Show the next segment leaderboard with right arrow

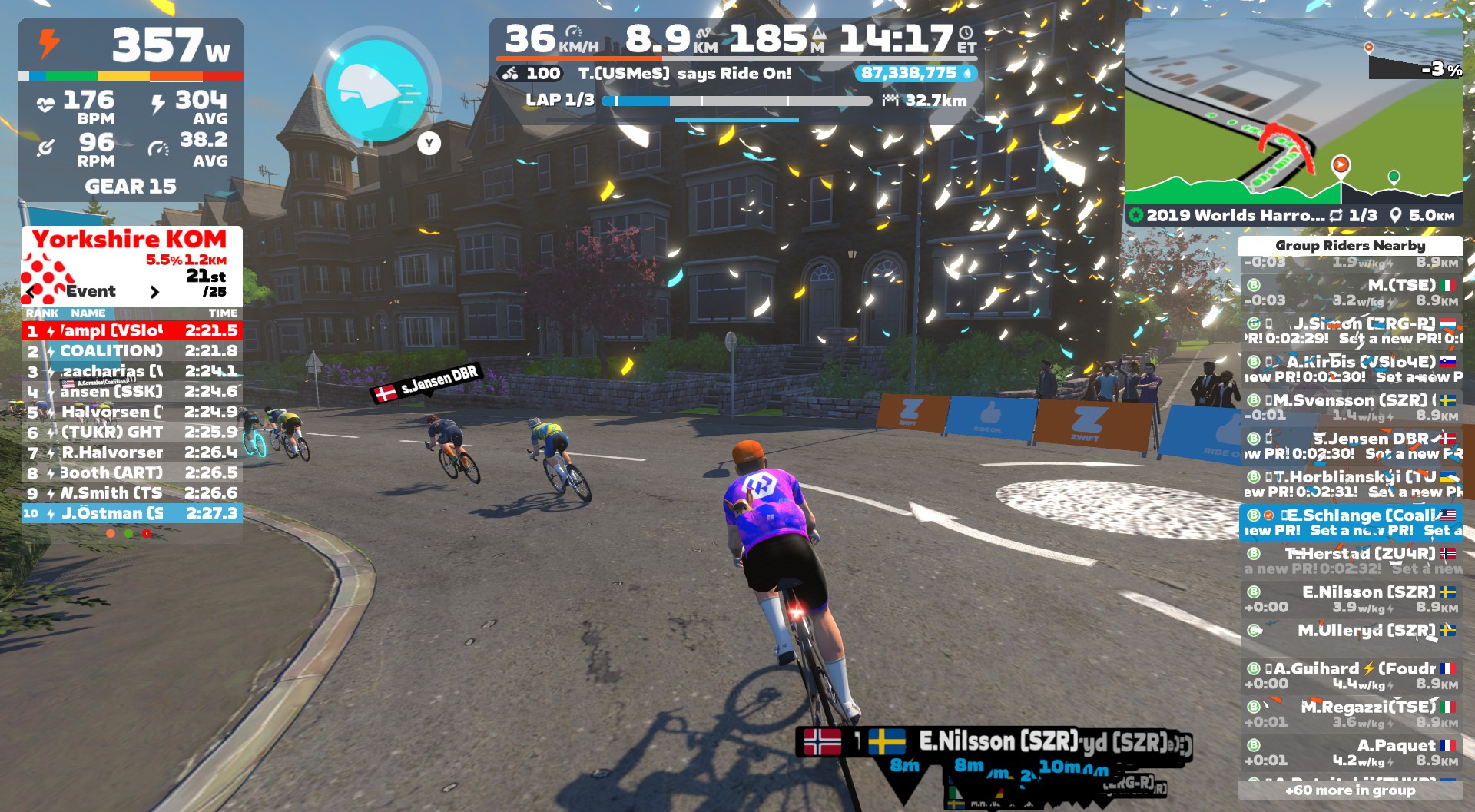154,292
